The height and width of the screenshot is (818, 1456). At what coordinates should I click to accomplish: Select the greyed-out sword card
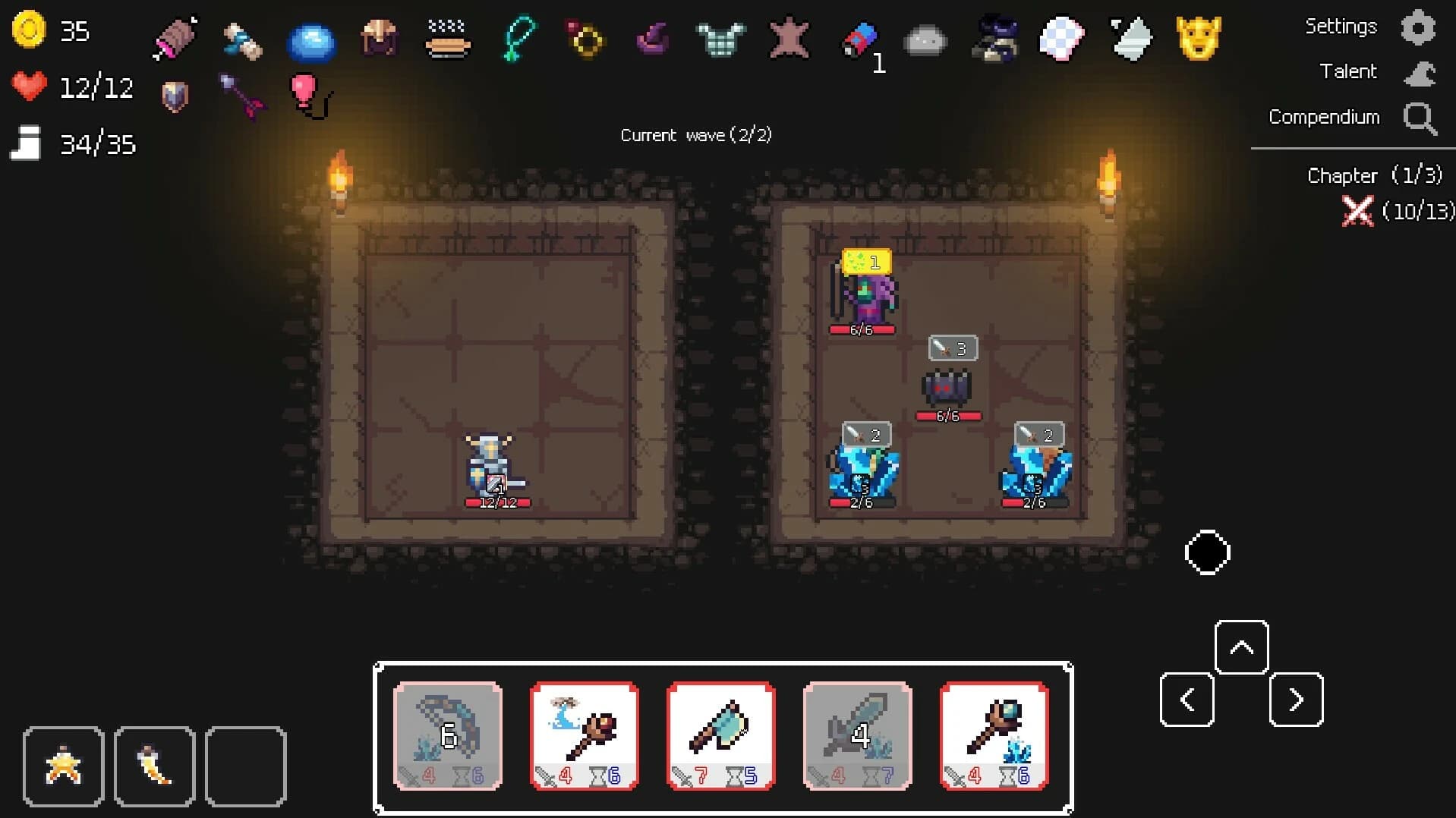pos(857,735)
